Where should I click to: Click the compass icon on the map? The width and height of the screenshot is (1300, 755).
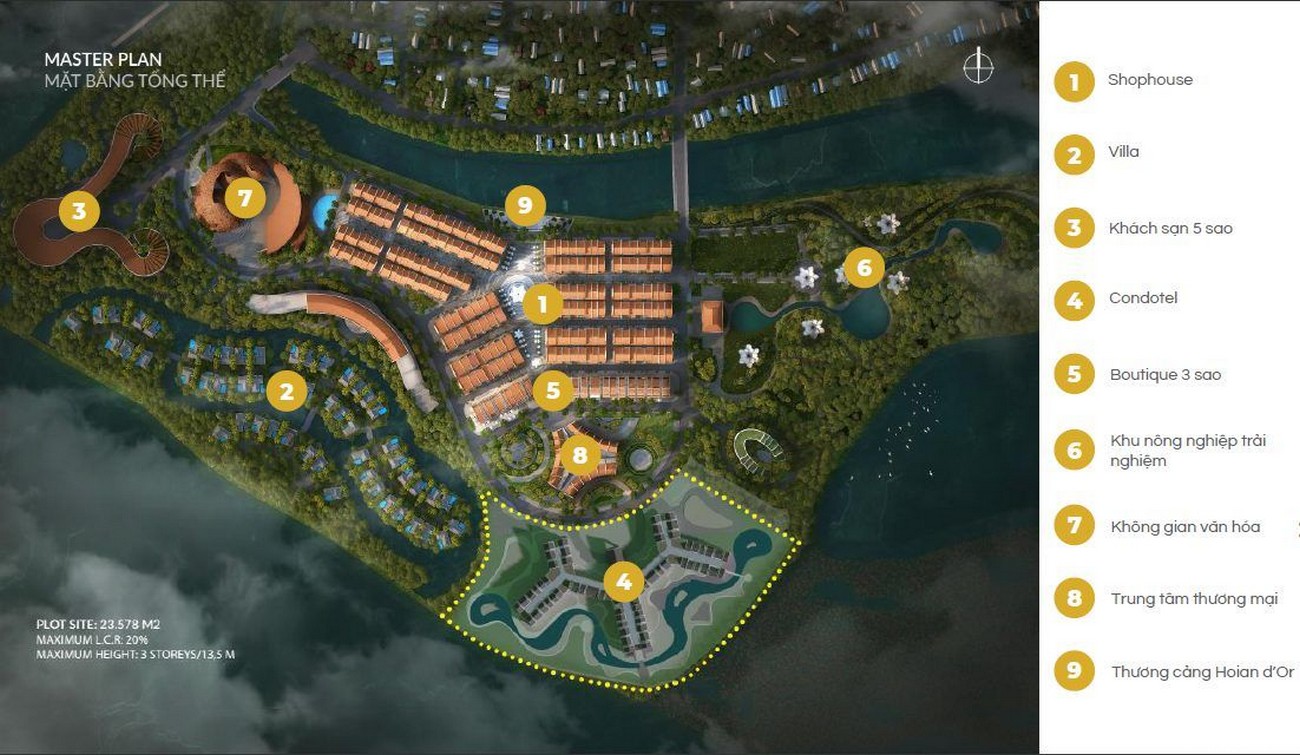(978, 67)
